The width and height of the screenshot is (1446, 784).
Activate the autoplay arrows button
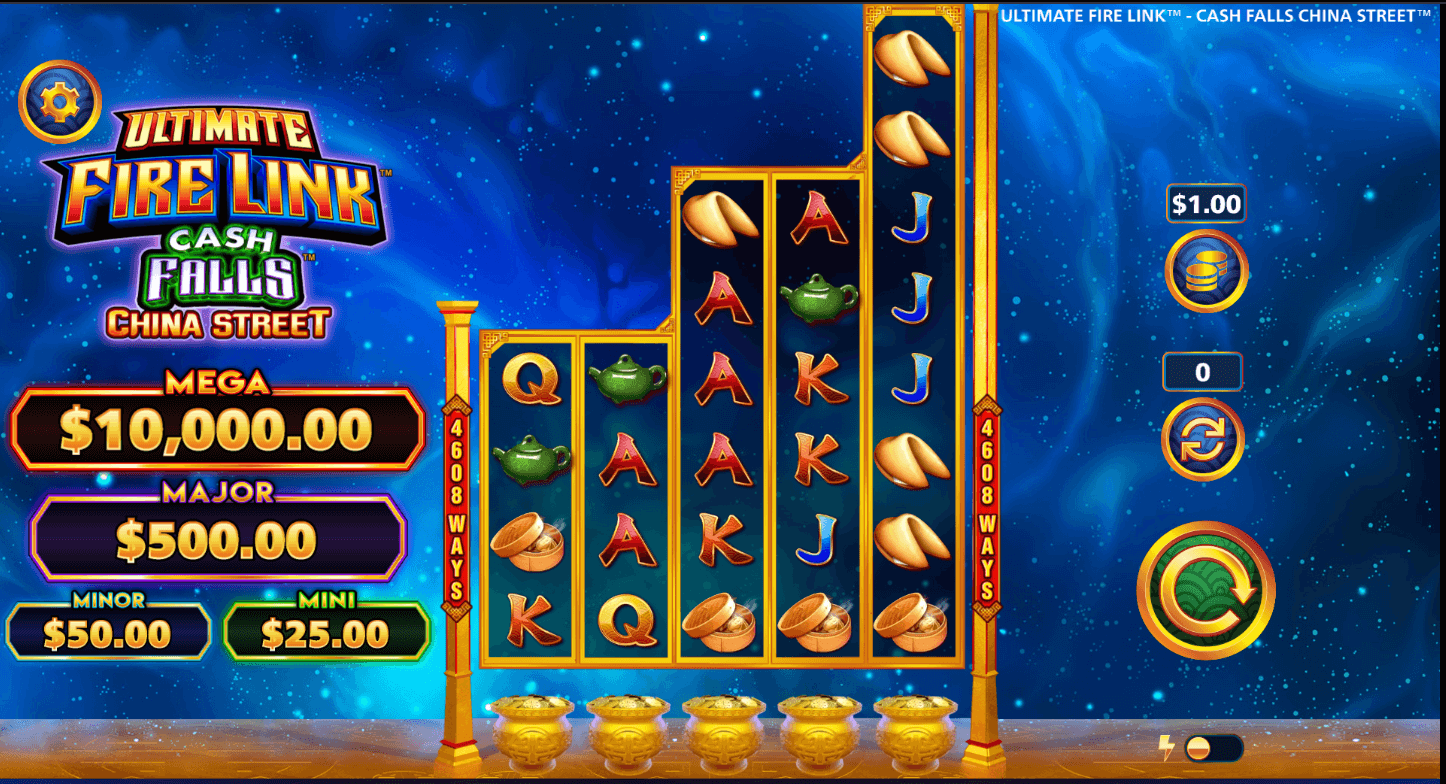pyautogui.click(x=1203, y=439)
